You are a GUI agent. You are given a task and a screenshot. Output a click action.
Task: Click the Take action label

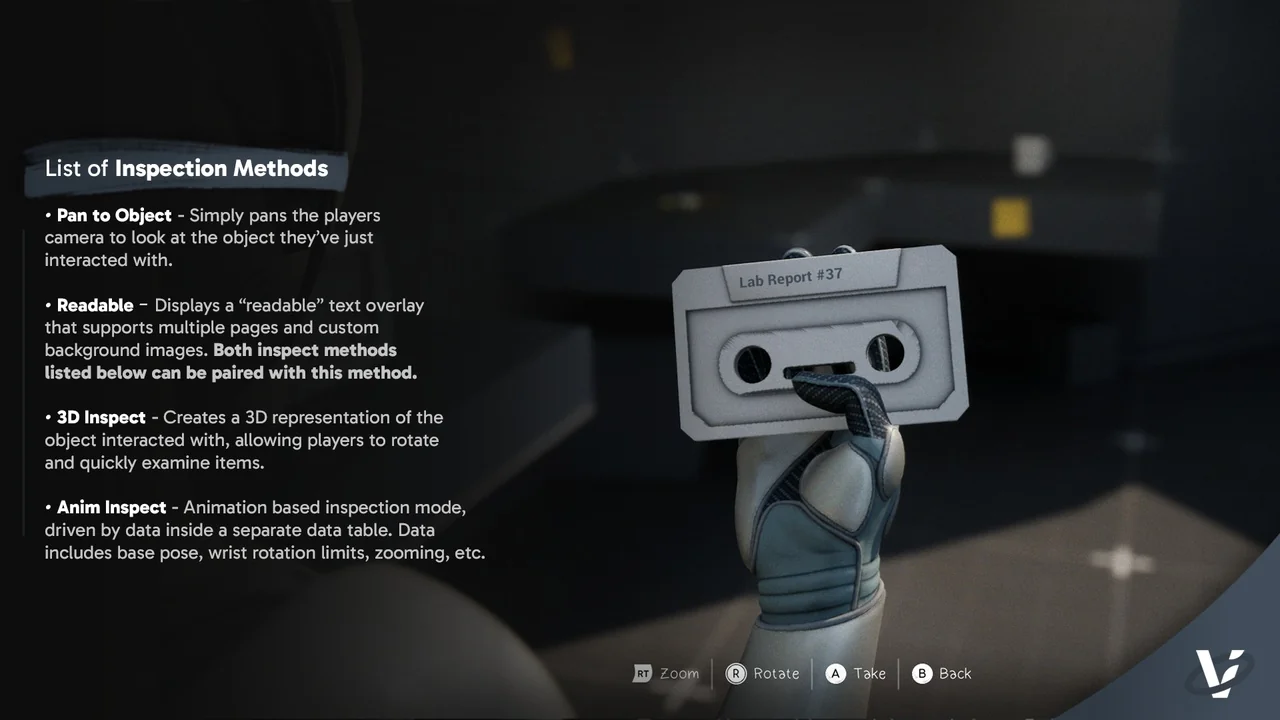click(868, 673)
